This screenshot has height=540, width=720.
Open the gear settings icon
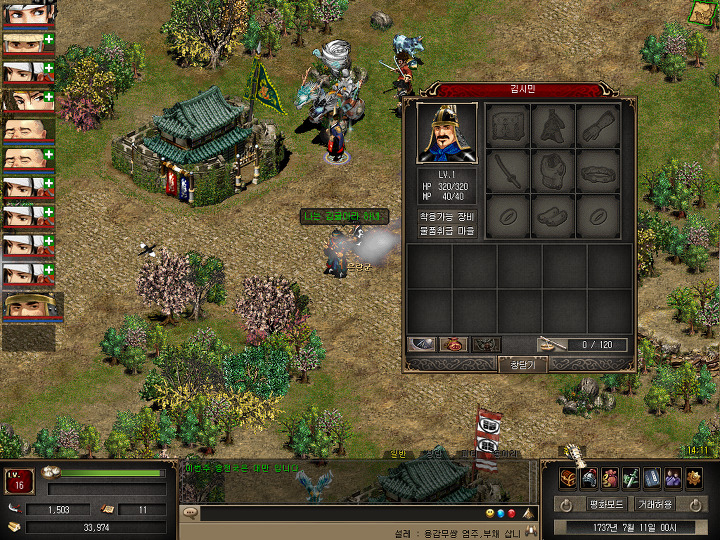694,478
